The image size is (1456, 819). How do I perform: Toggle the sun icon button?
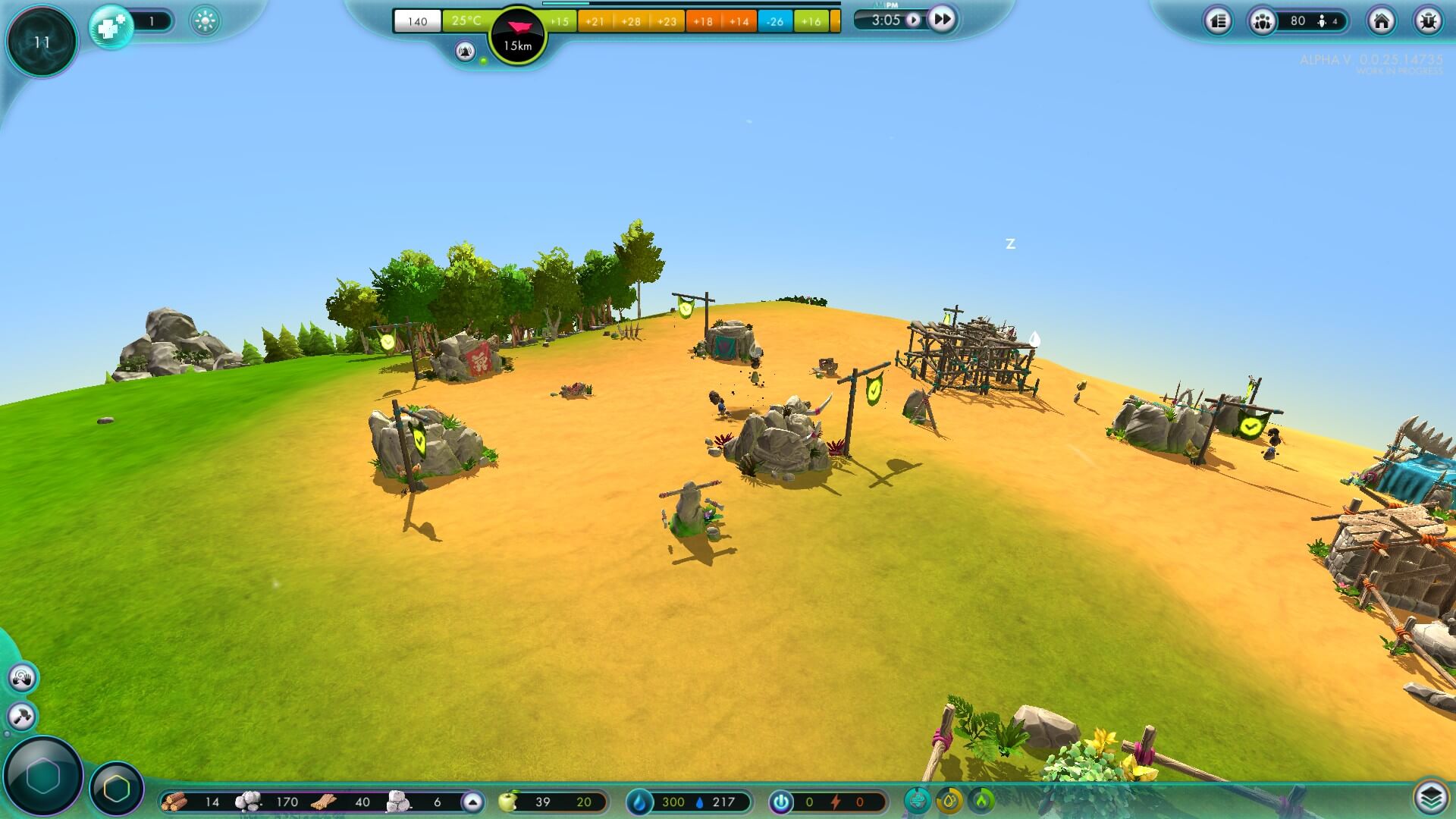tap(205, 21)
